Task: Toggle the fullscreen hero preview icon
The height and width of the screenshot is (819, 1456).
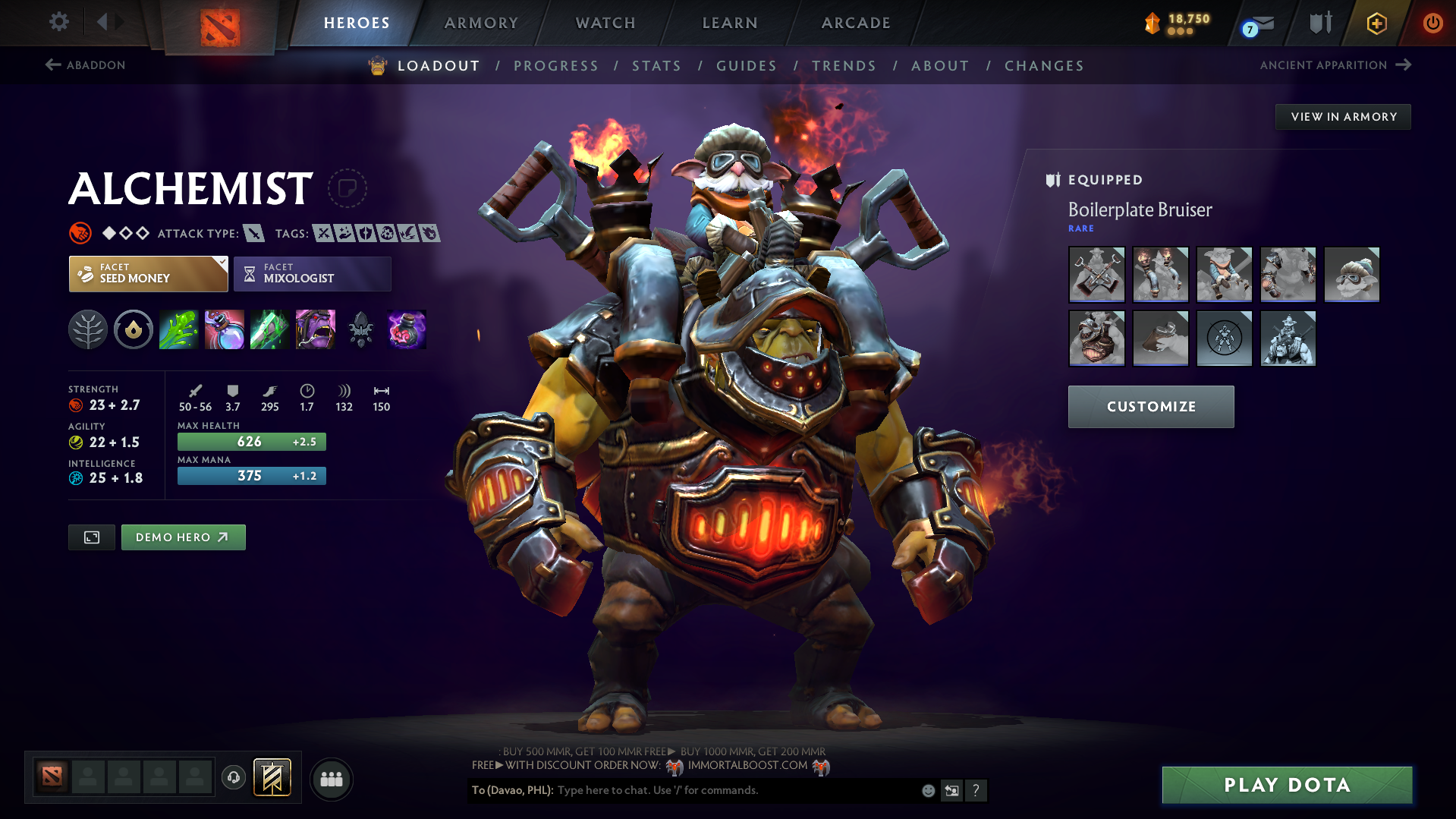Action: 91,537
